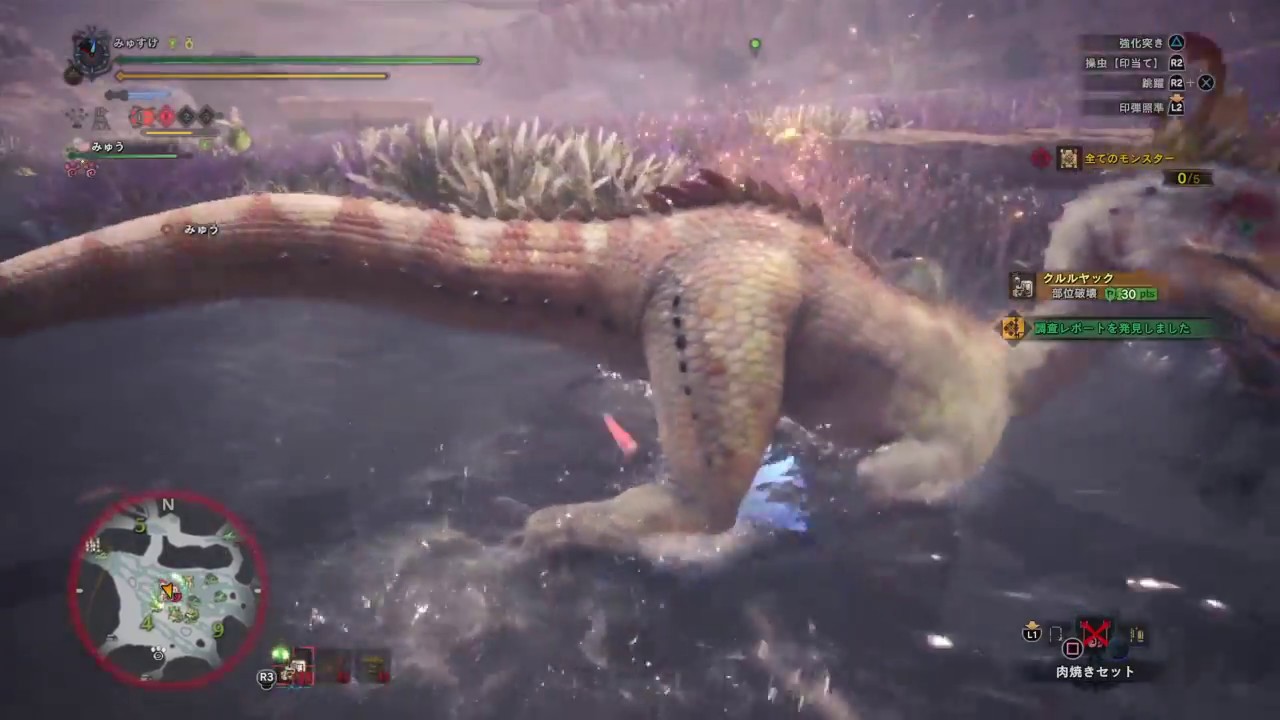This screenshot has width=1280, height=720.
Task: Click the investigation report icon in the notification
Action: point(1012,327)
